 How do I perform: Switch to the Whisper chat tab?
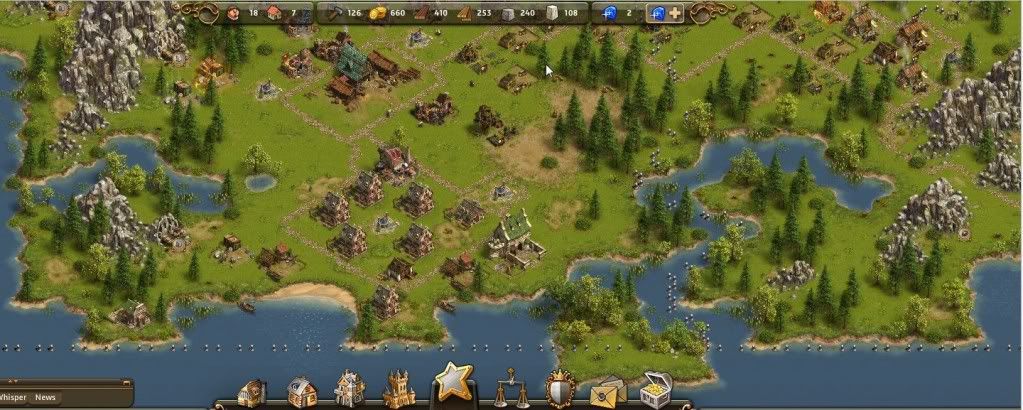pyautogui.click(x=13, y=397)
